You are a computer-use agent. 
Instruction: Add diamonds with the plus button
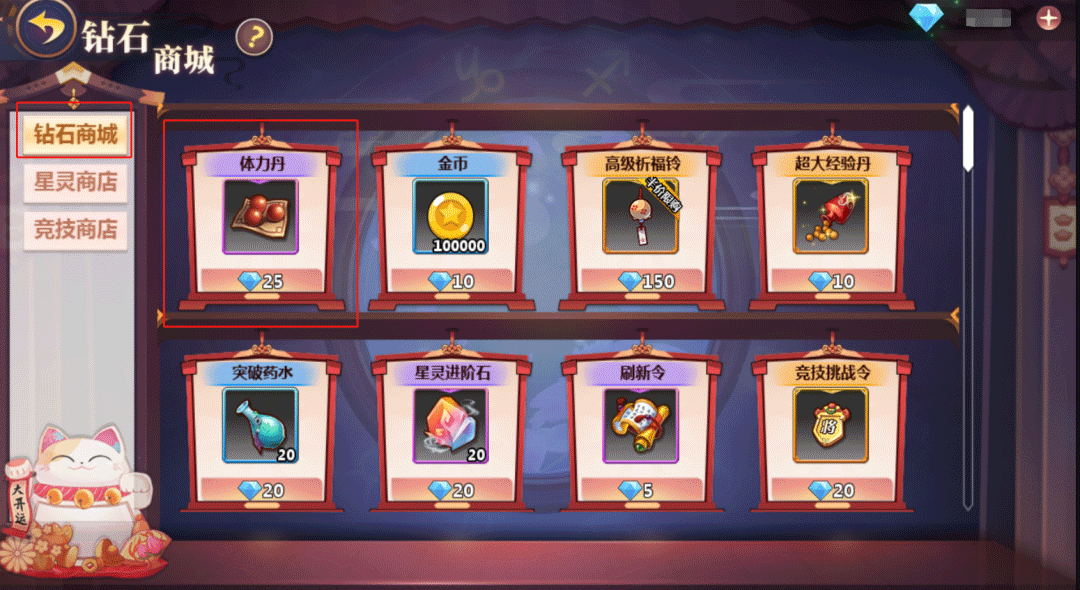1048,18
